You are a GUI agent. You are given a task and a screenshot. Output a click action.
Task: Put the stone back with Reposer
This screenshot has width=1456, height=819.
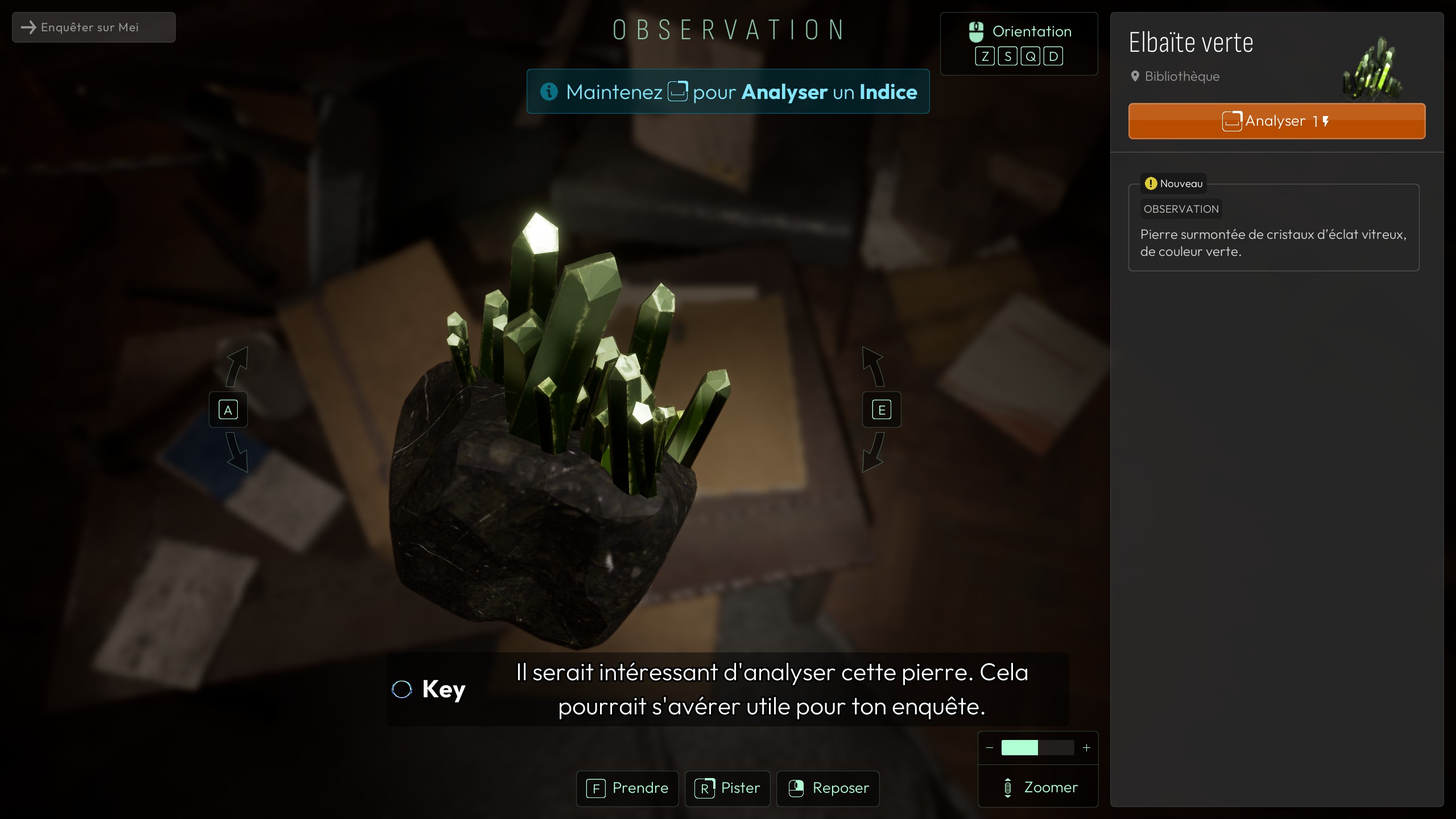coord(828,788)
